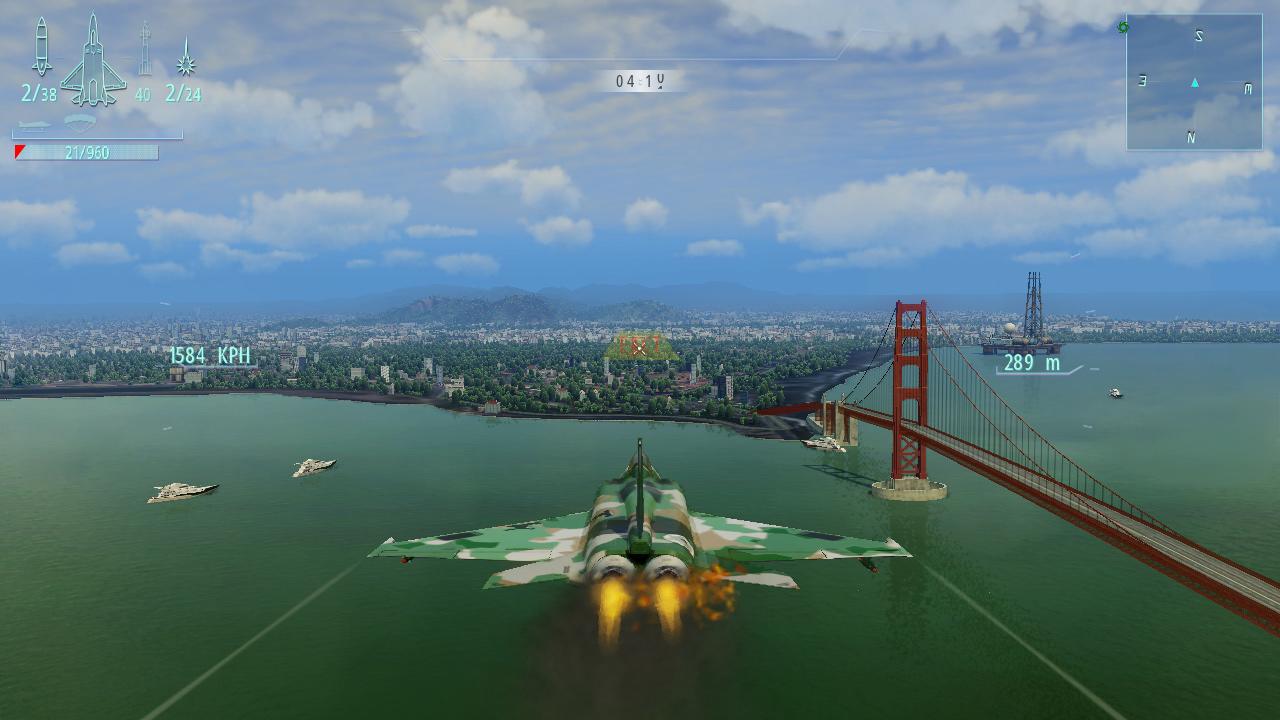Screen dimensions: 1280x720
Task: Click the aircraft status silhouette icon
Action: (92, 60)
